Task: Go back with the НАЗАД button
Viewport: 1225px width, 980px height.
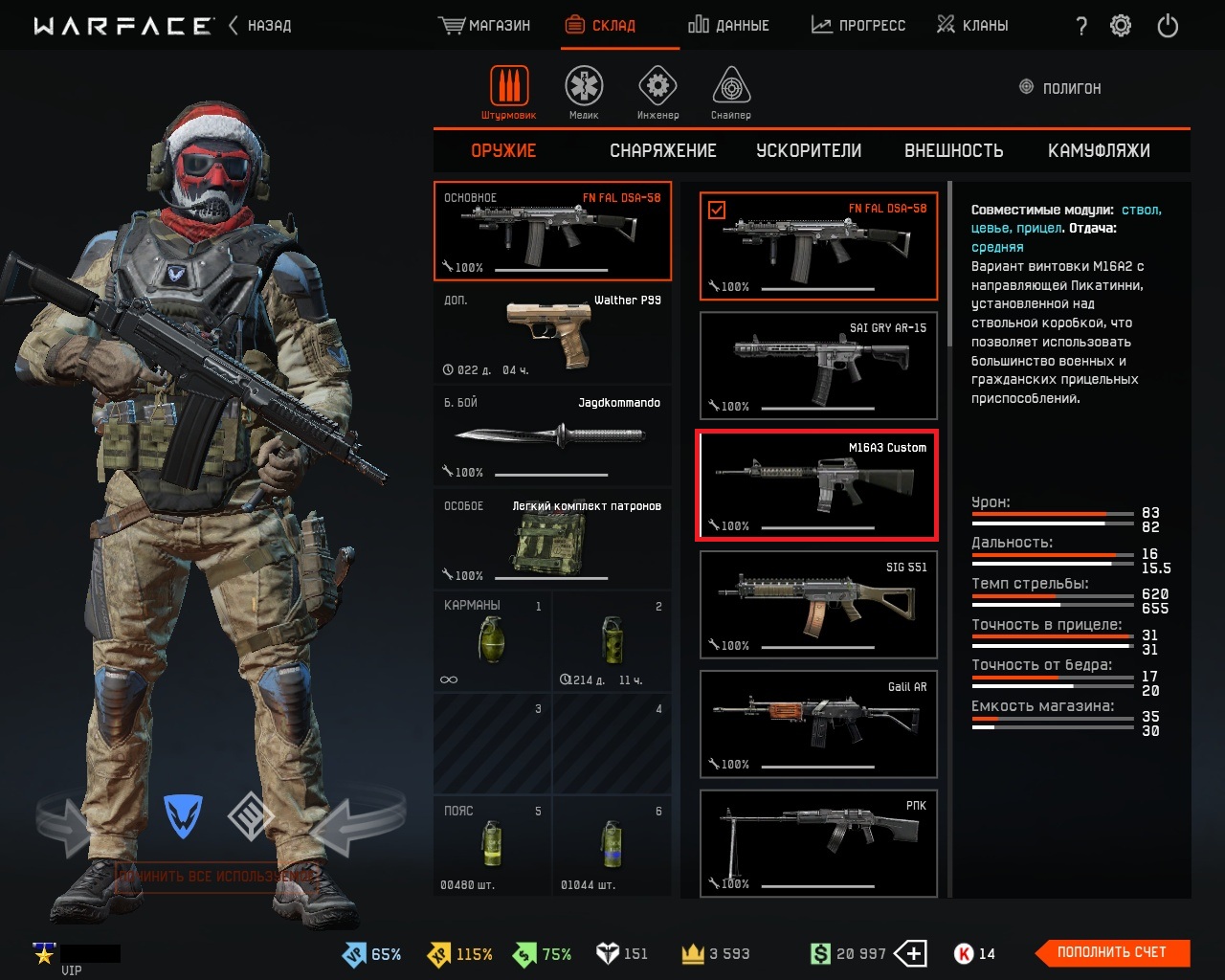Action: [260, 26]
